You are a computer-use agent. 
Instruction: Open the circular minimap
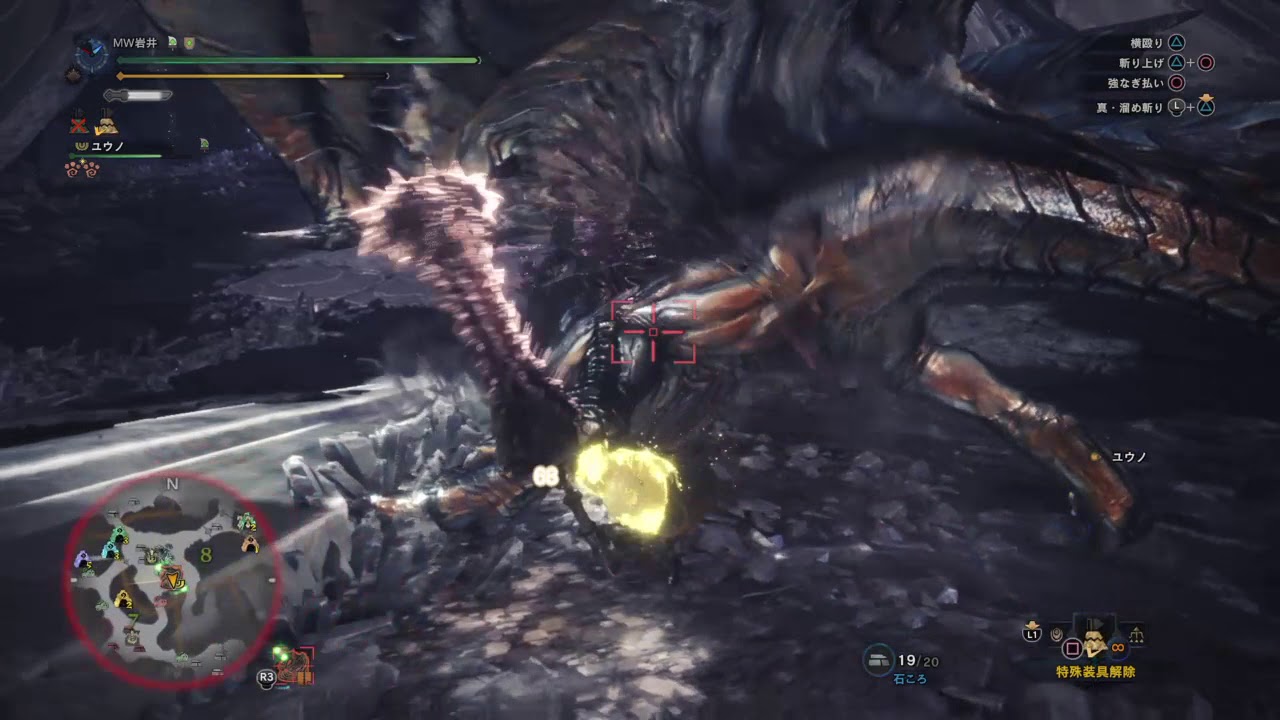coord(173,582)
